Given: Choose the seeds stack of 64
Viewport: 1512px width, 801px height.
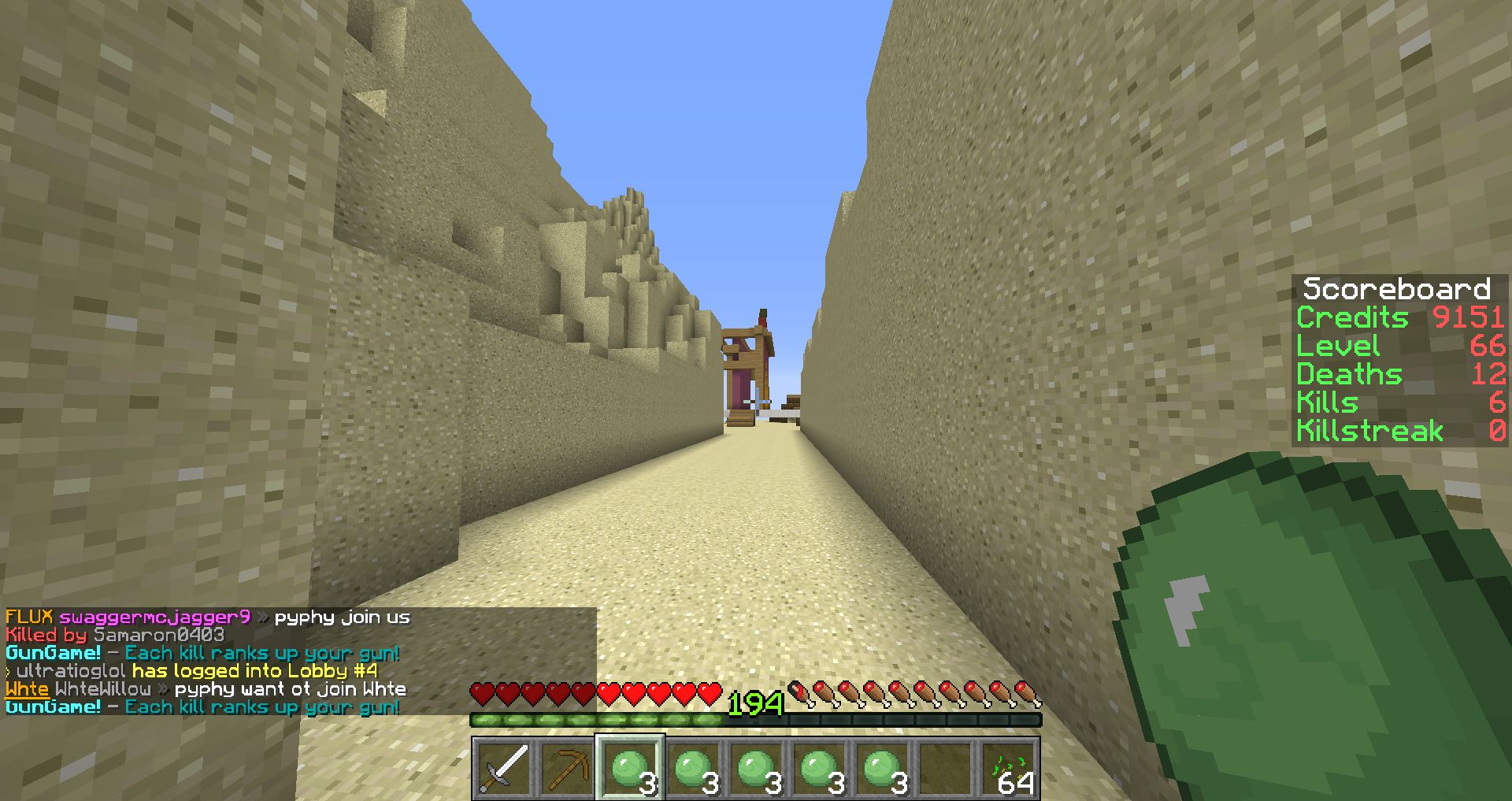Looking at the screenshot, I should click(1008, 769).
